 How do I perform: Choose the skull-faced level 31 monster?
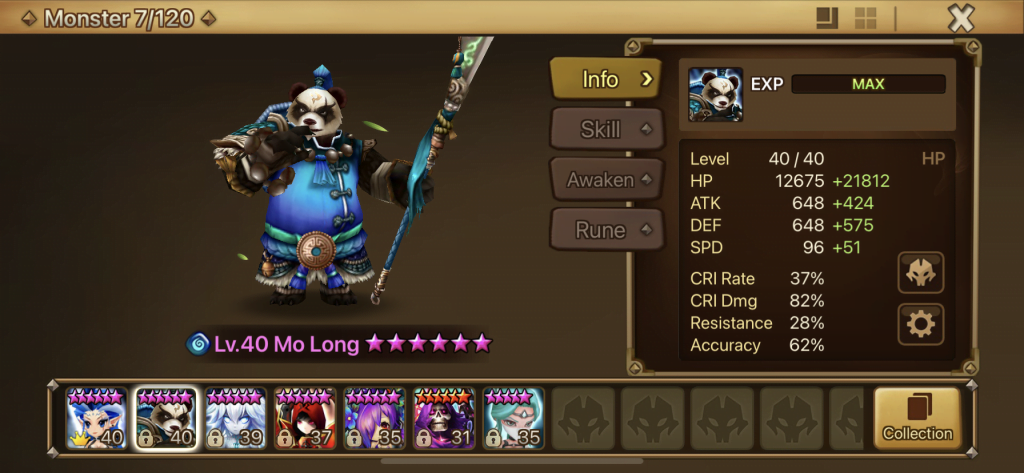coord(444,417)
